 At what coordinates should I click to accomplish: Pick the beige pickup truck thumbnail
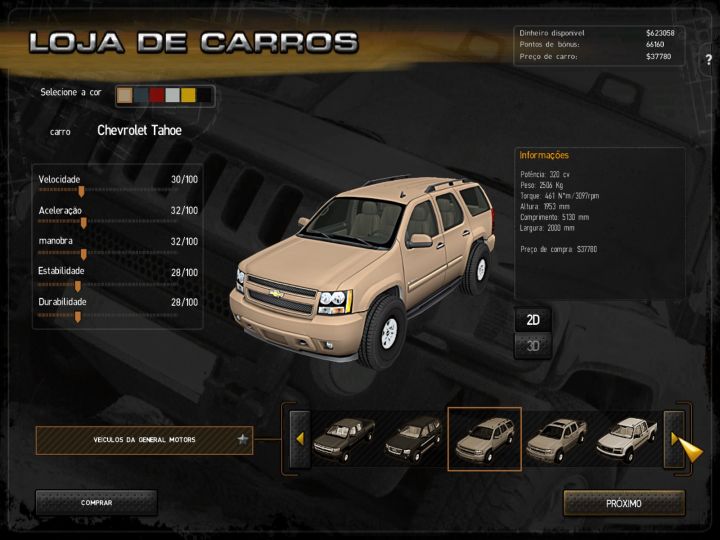[555, 439]
